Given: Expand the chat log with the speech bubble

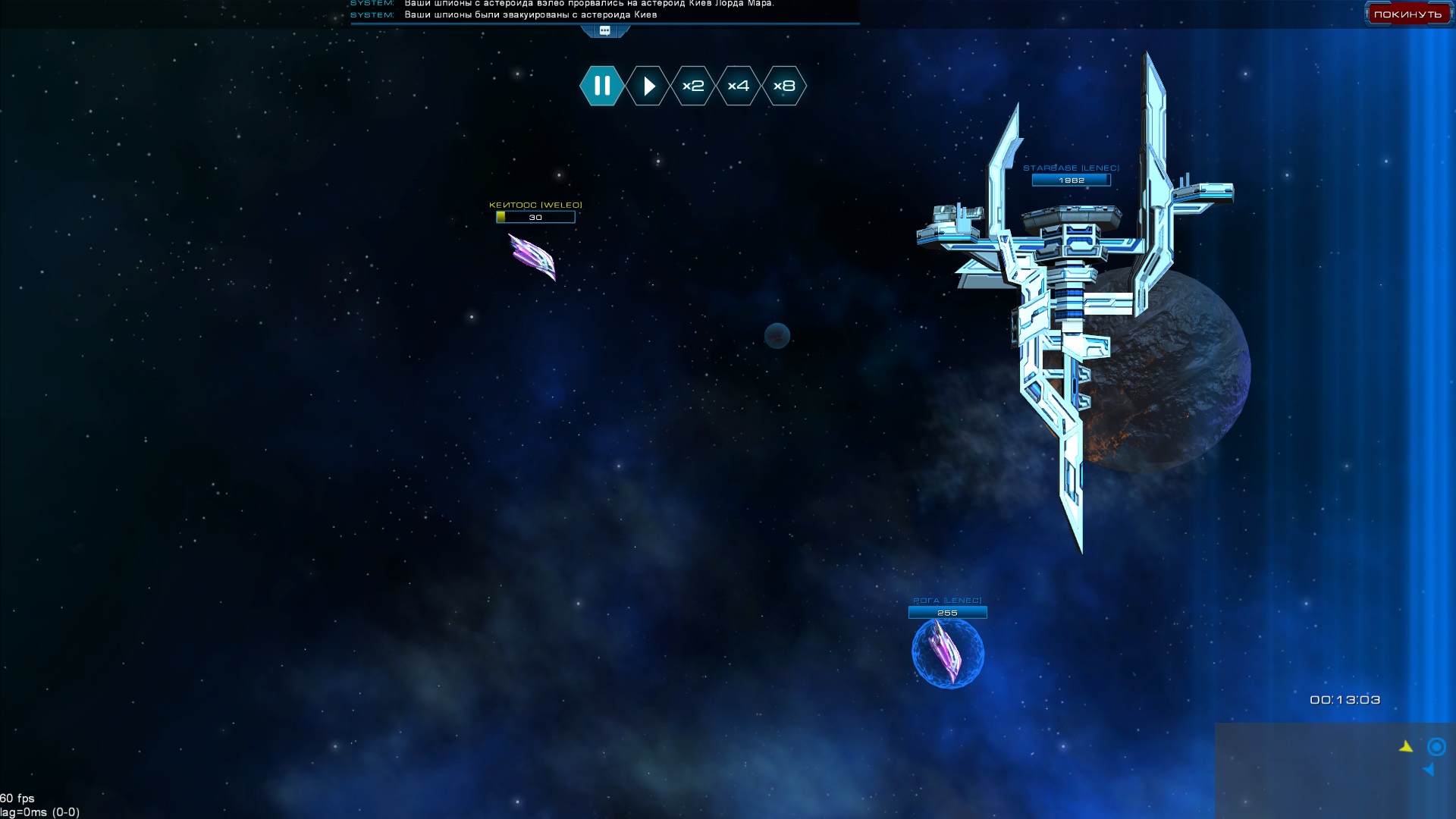Looking at the screenshot, I should (605, 31).
